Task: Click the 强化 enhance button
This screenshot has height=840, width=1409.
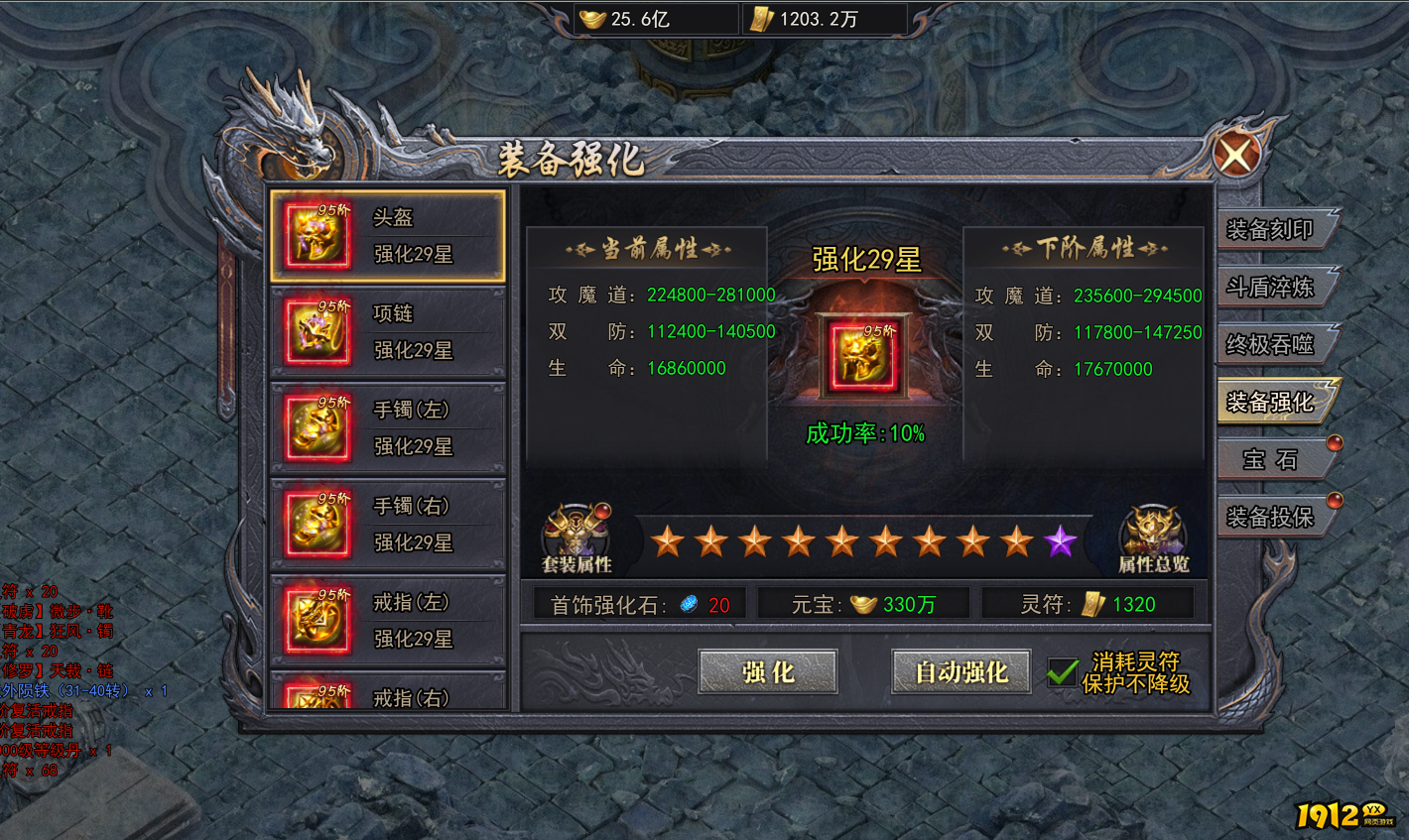Action: [767, 672]
